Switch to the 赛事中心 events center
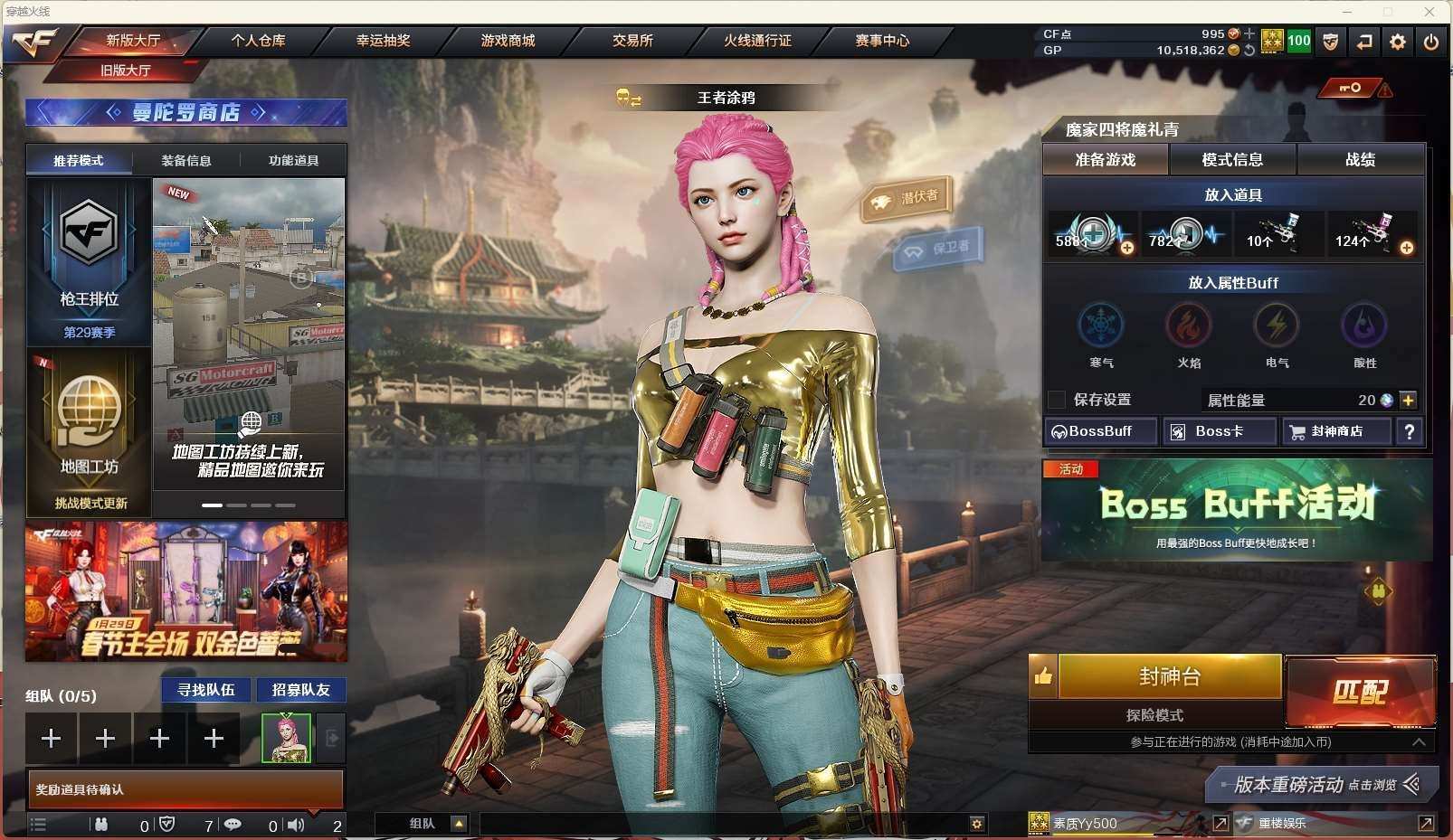The height and width of the screenshot is (840, 1453). (882, 41)
